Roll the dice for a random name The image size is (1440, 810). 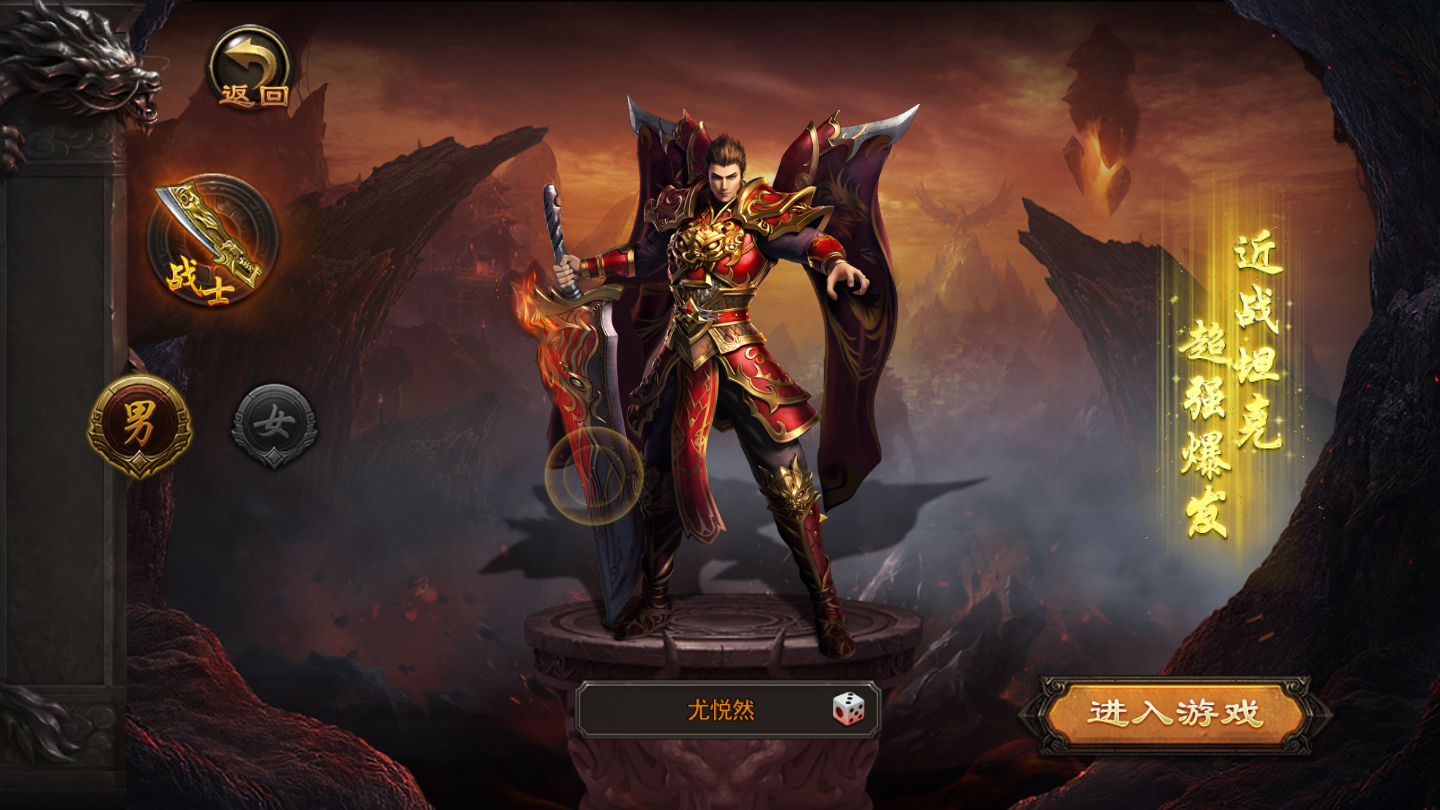click(849, 710)
